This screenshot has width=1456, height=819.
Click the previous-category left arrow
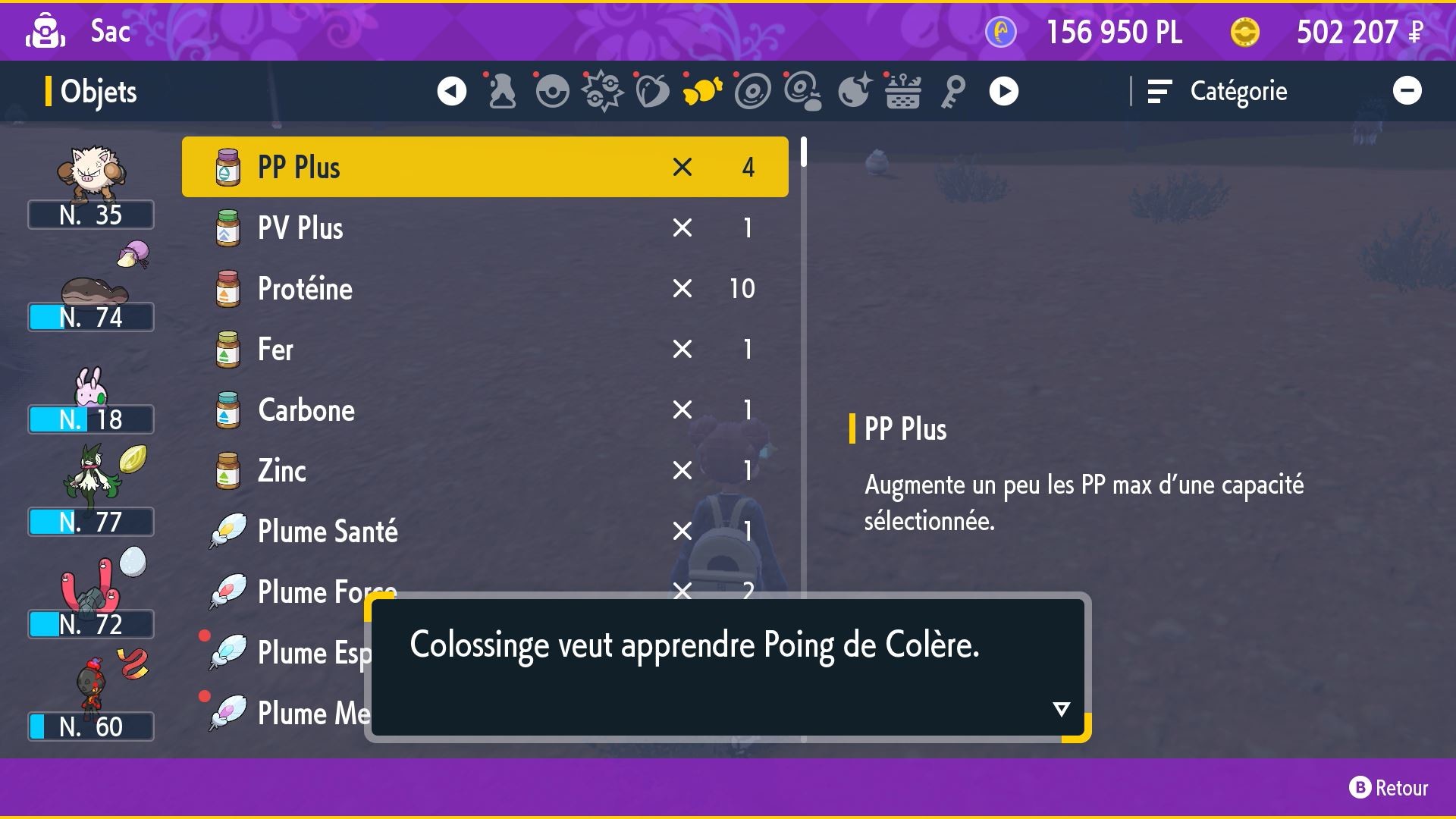tap(452, 90)
